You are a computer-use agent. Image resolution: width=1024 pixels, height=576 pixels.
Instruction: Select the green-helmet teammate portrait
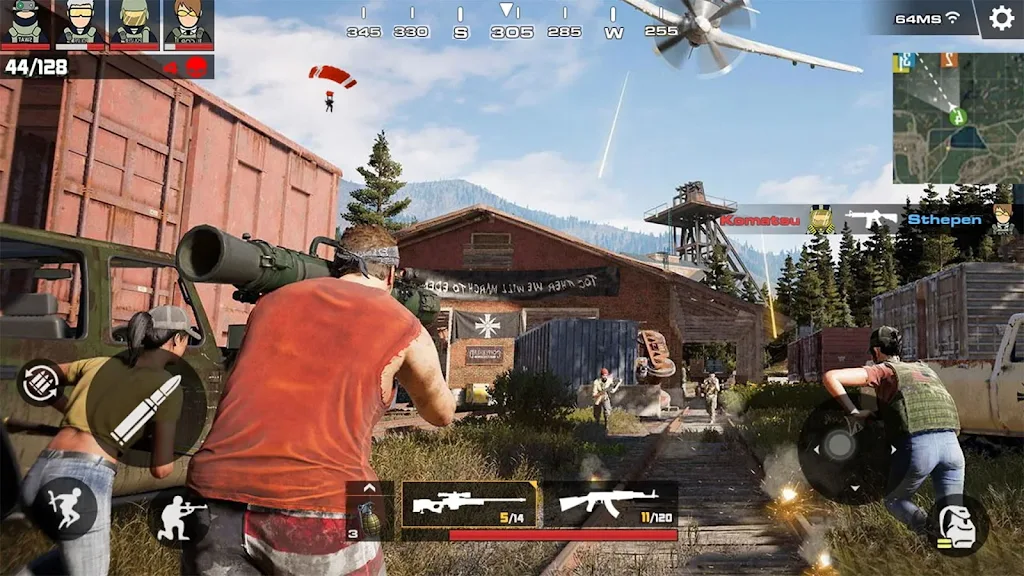133,23
